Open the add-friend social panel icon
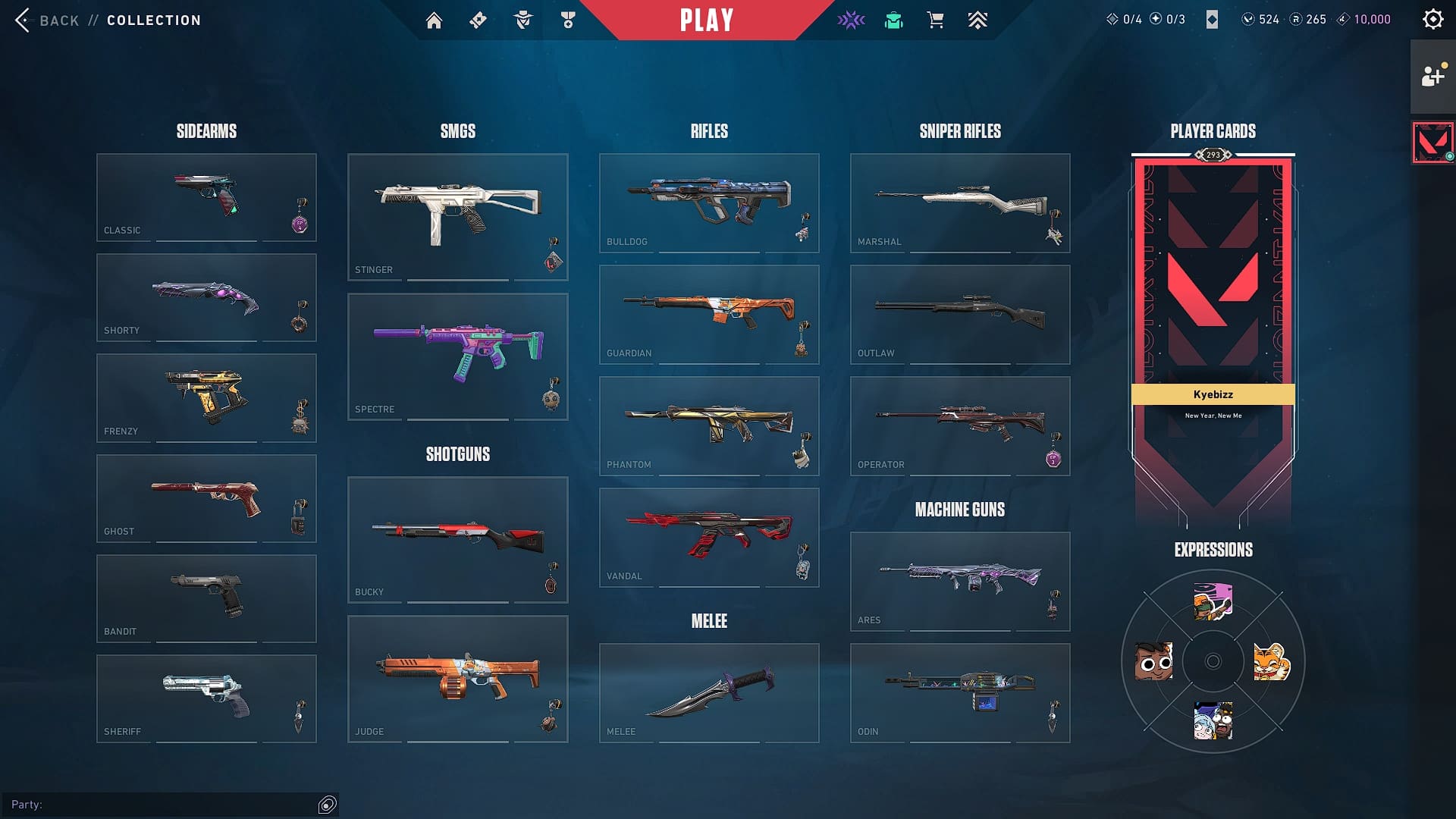Viewport: 1456px width, 819px height. 1432,76
